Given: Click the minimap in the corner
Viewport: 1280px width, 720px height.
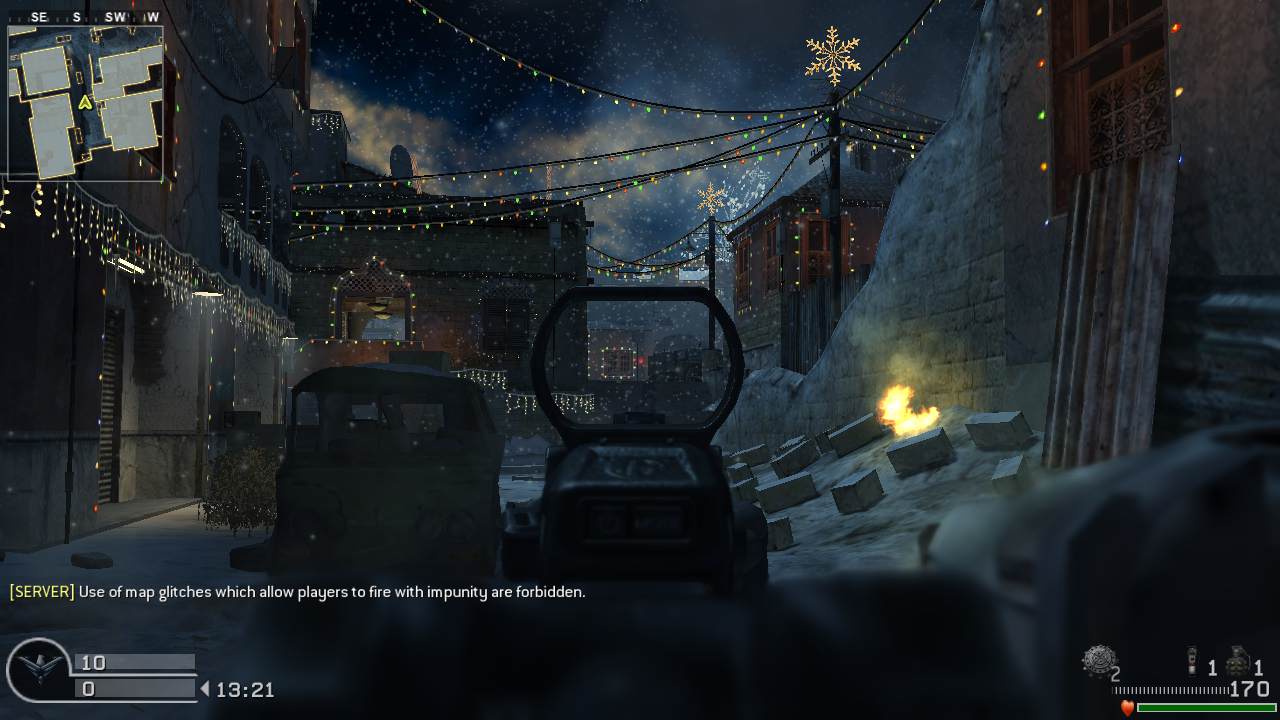Looking at the screenshot, I should [x=86, y=103].
